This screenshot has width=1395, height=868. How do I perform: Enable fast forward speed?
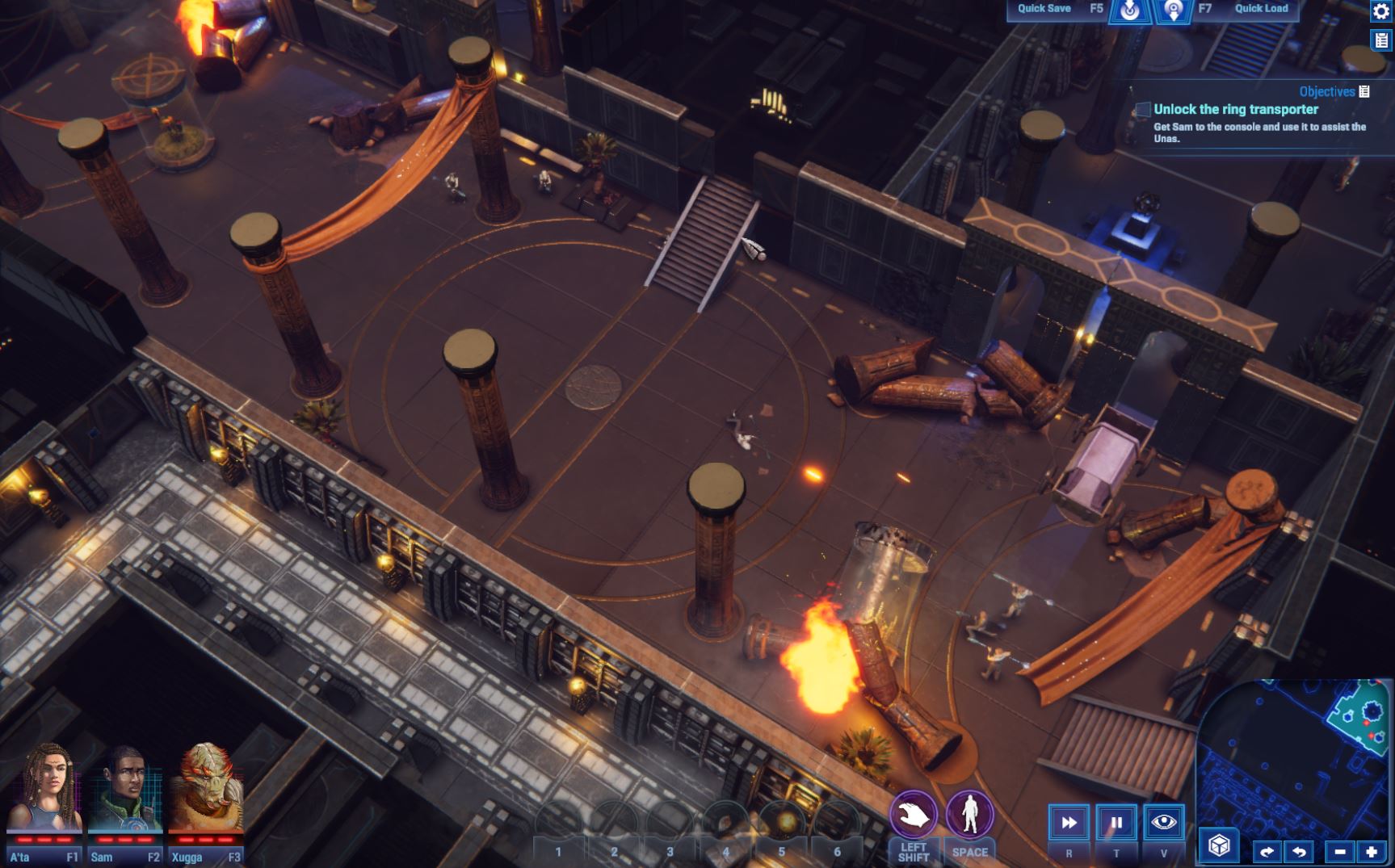point(1069,823)
